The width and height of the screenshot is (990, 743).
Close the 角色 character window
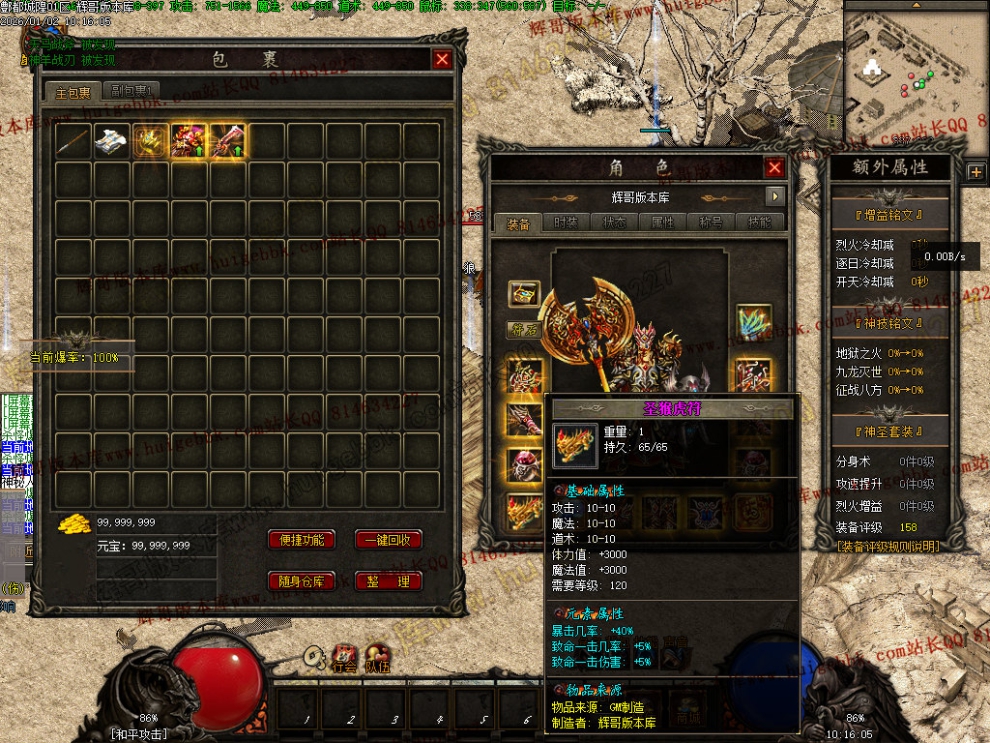pyautogui.click(x=774, y=168)
